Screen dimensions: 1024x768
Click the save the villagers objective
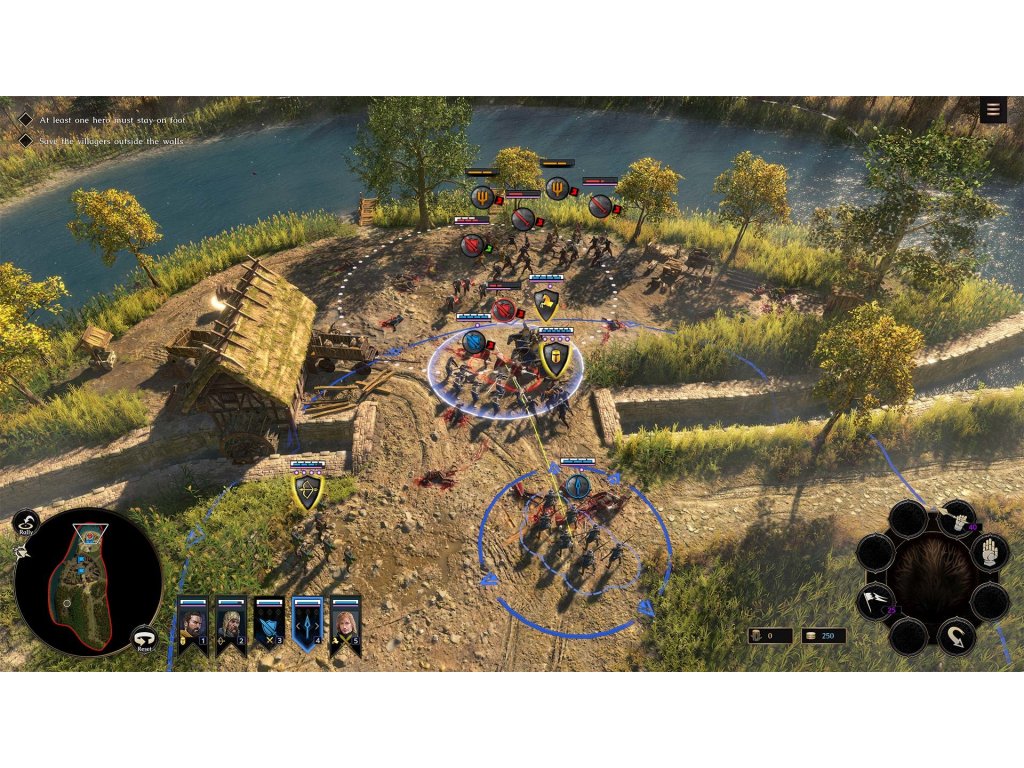[x=112, y=141]
